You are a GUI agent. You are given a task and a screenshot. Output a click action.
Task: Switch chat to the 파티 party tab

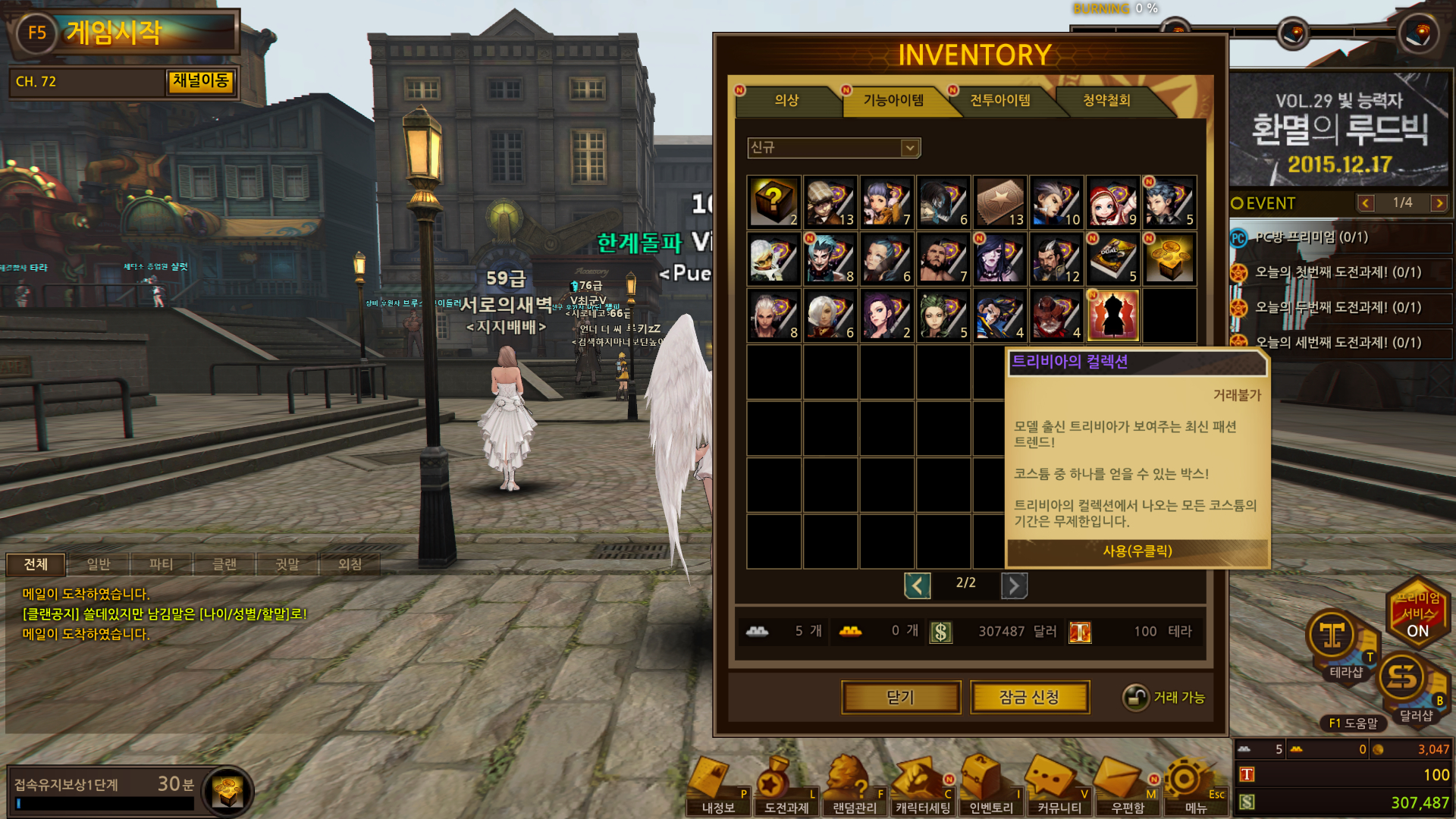pyautogui.click(x=161, y=564)
